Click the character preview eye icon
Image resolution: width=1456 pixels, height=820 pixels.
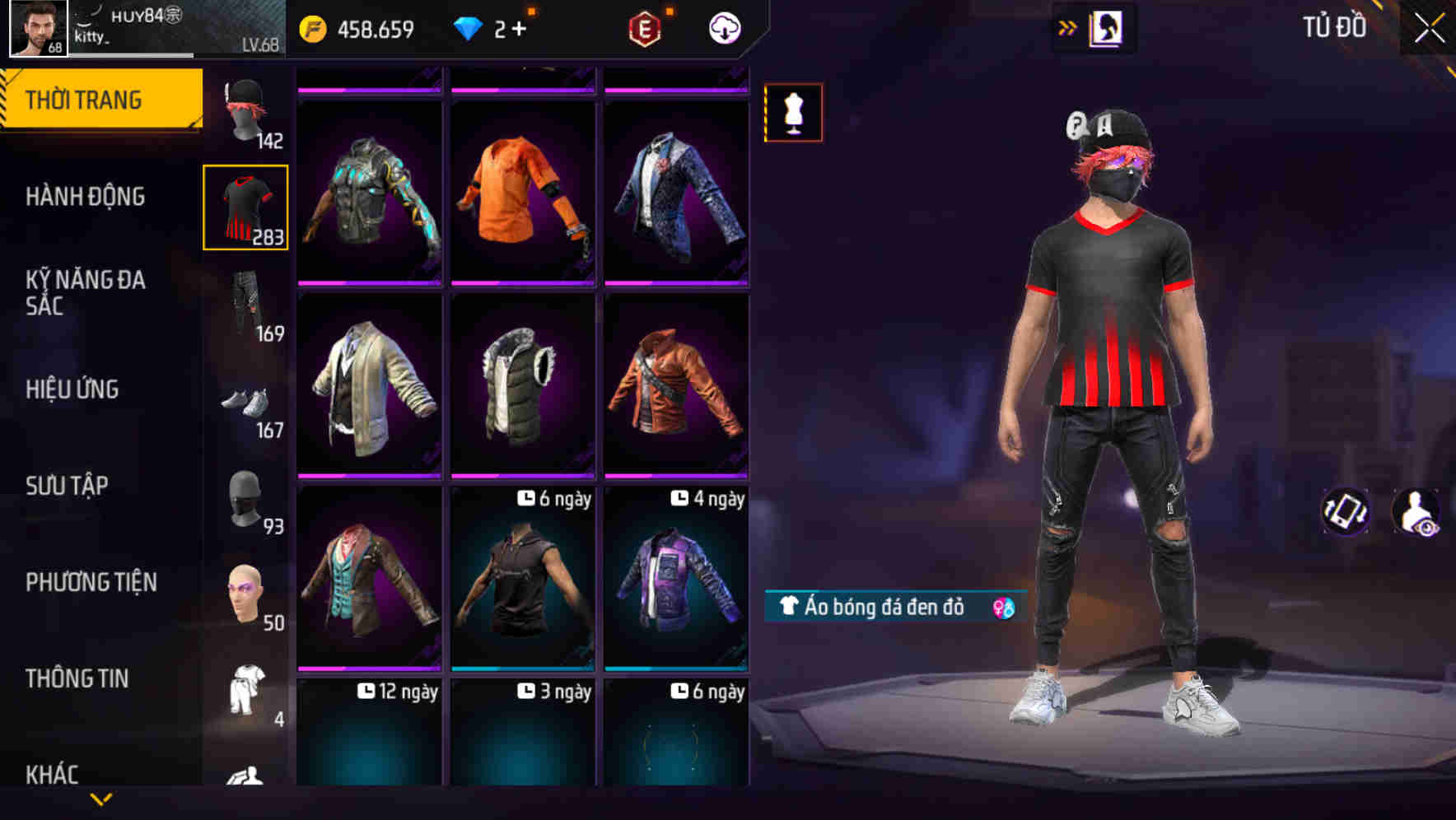coord(1416,513)
